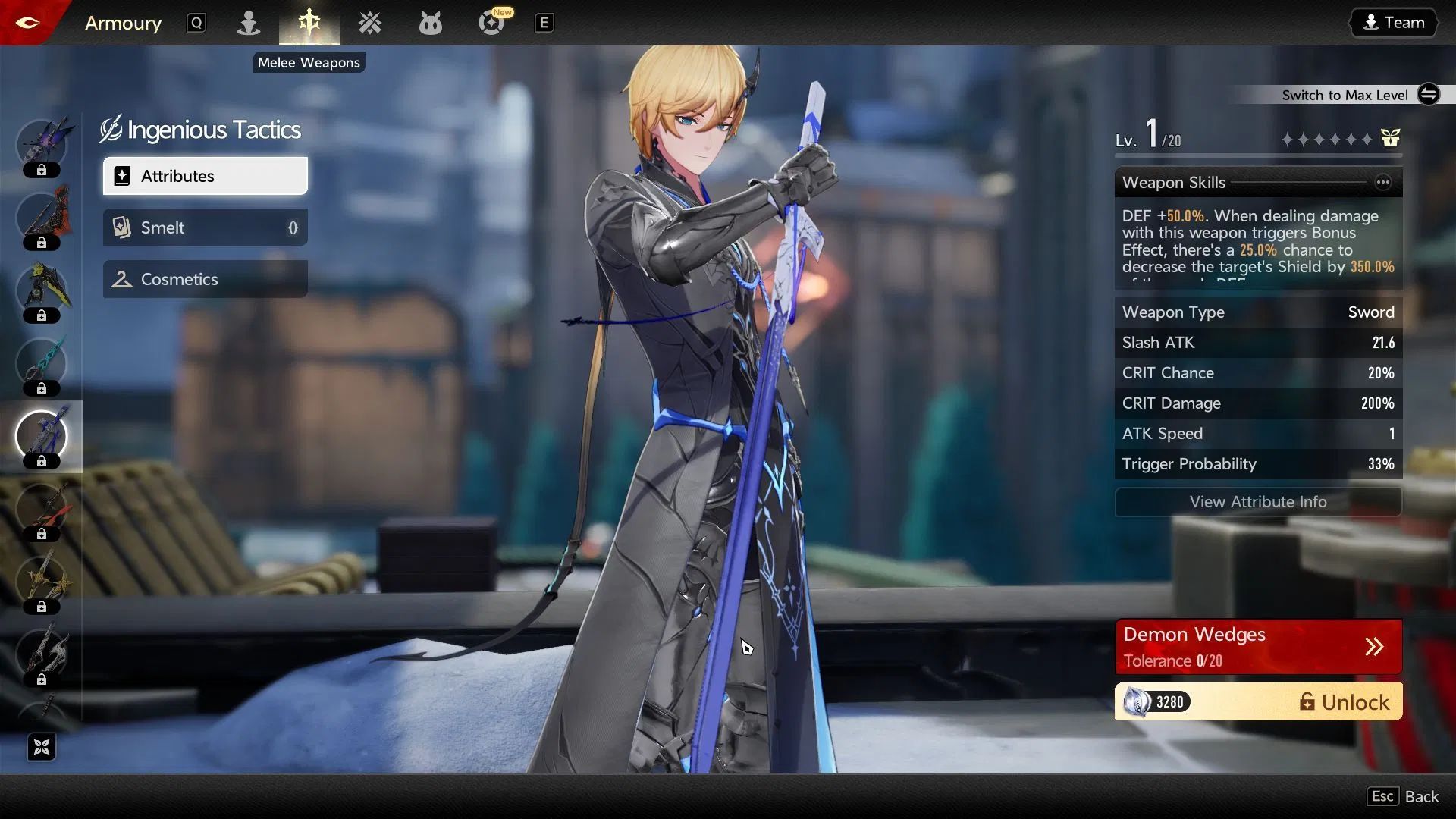
Task: Select the Attributes menu entry
Action: [206, 176]
